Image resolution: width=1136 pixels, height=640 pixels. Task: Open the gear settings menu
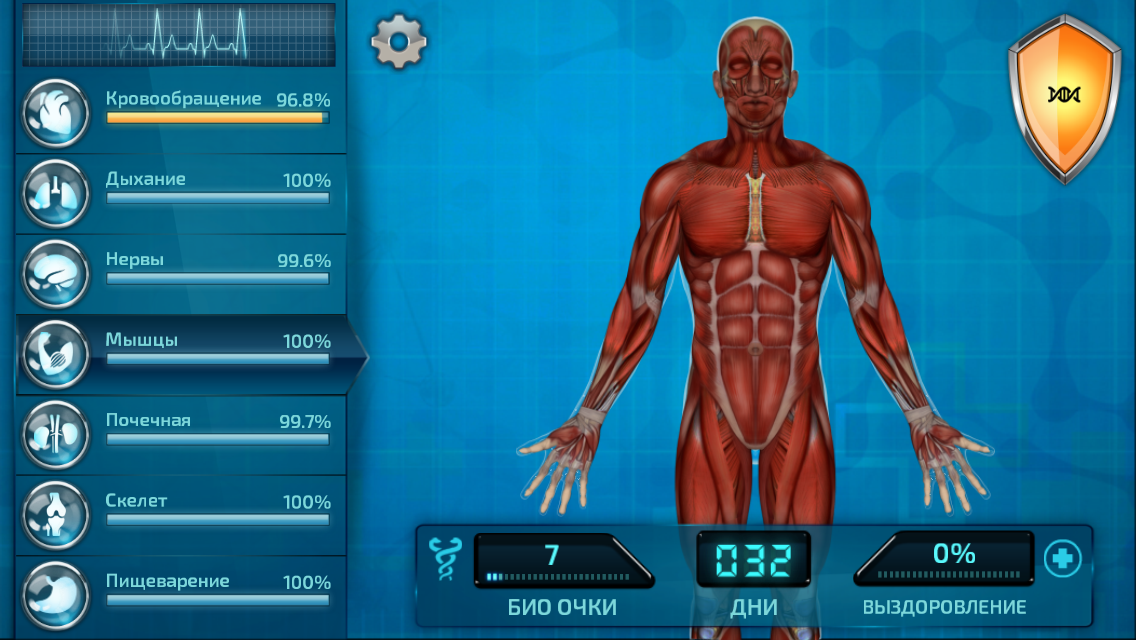tap(399, 42)
